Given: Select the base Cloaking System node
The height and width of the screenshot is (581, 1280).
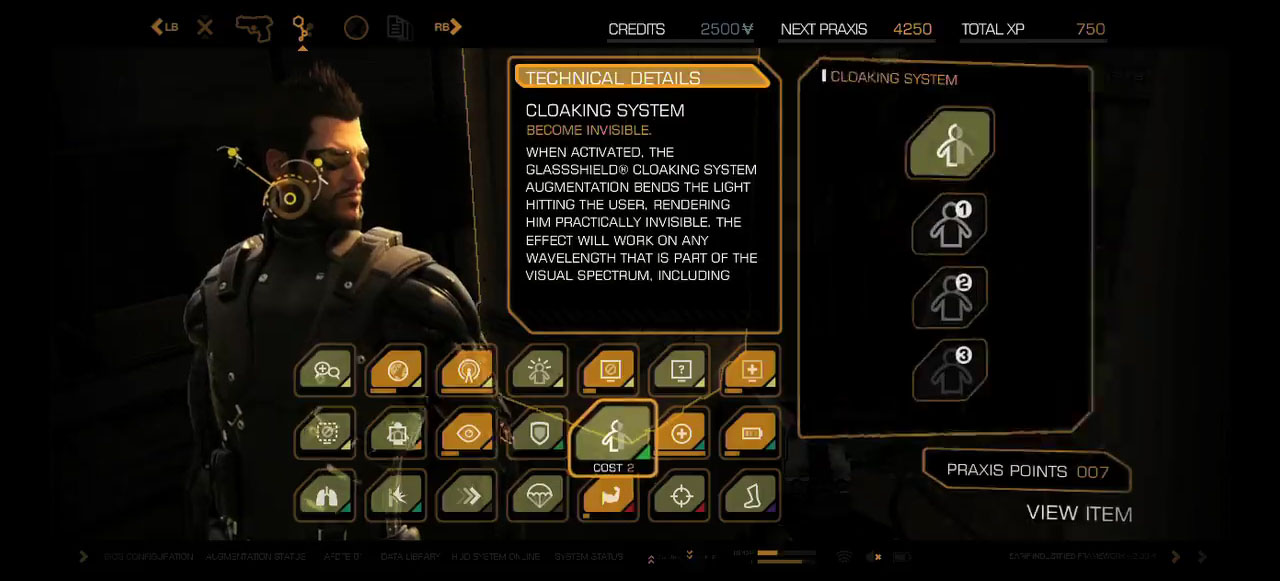Looking at the screenshot, I should pyautogui.click(x=949, y=145).
